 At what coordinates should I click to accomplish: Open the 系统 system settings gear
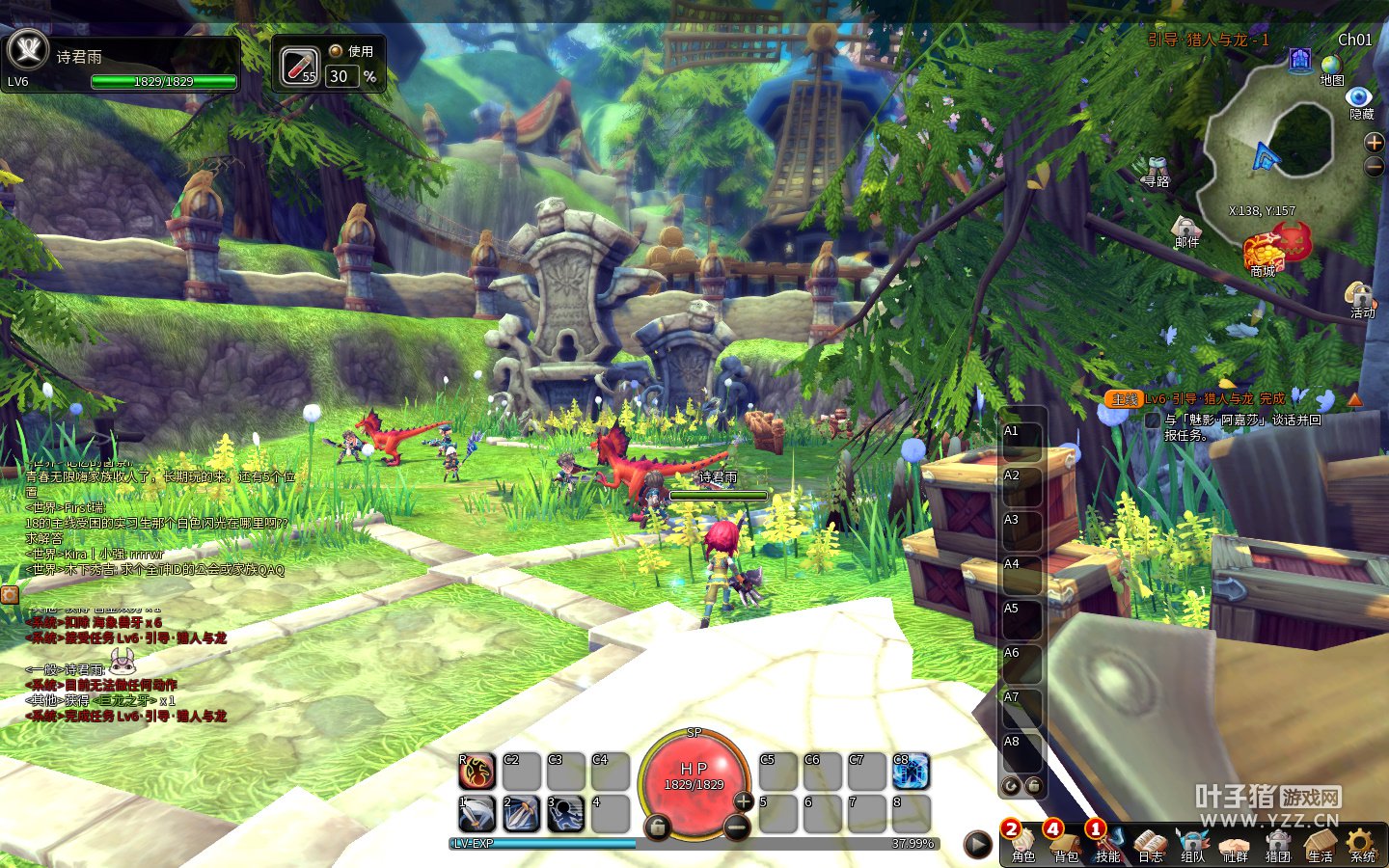pos(1362,844)
